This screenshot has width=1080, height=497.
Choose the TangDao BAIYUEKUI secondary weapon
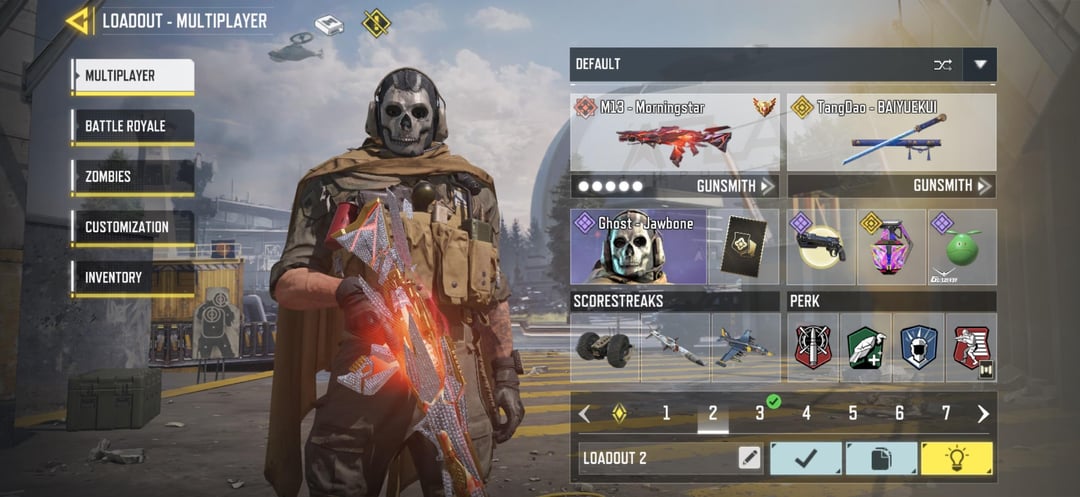tap(891, 134)
